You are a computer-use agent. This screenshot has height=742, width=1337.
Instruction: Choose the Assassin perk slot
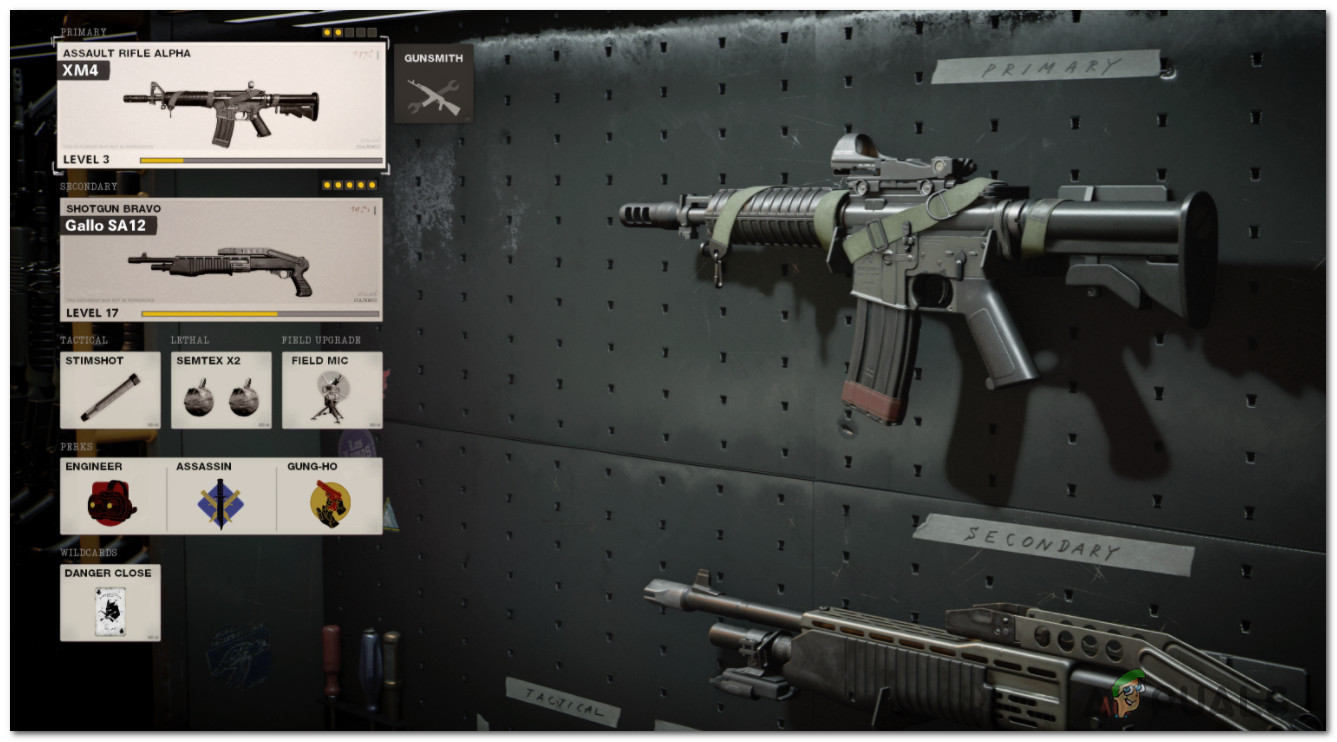pyautogui.click(x=220, y=496)
